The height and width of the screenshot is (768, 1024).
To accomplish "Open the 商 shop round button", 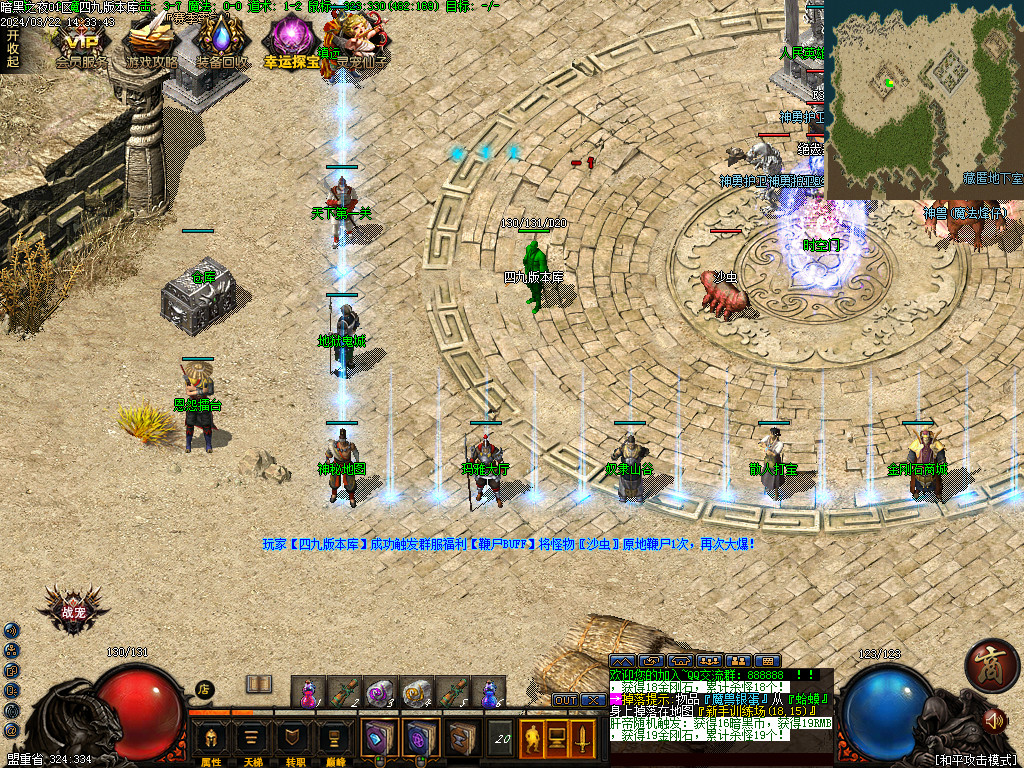I will 991,665.
